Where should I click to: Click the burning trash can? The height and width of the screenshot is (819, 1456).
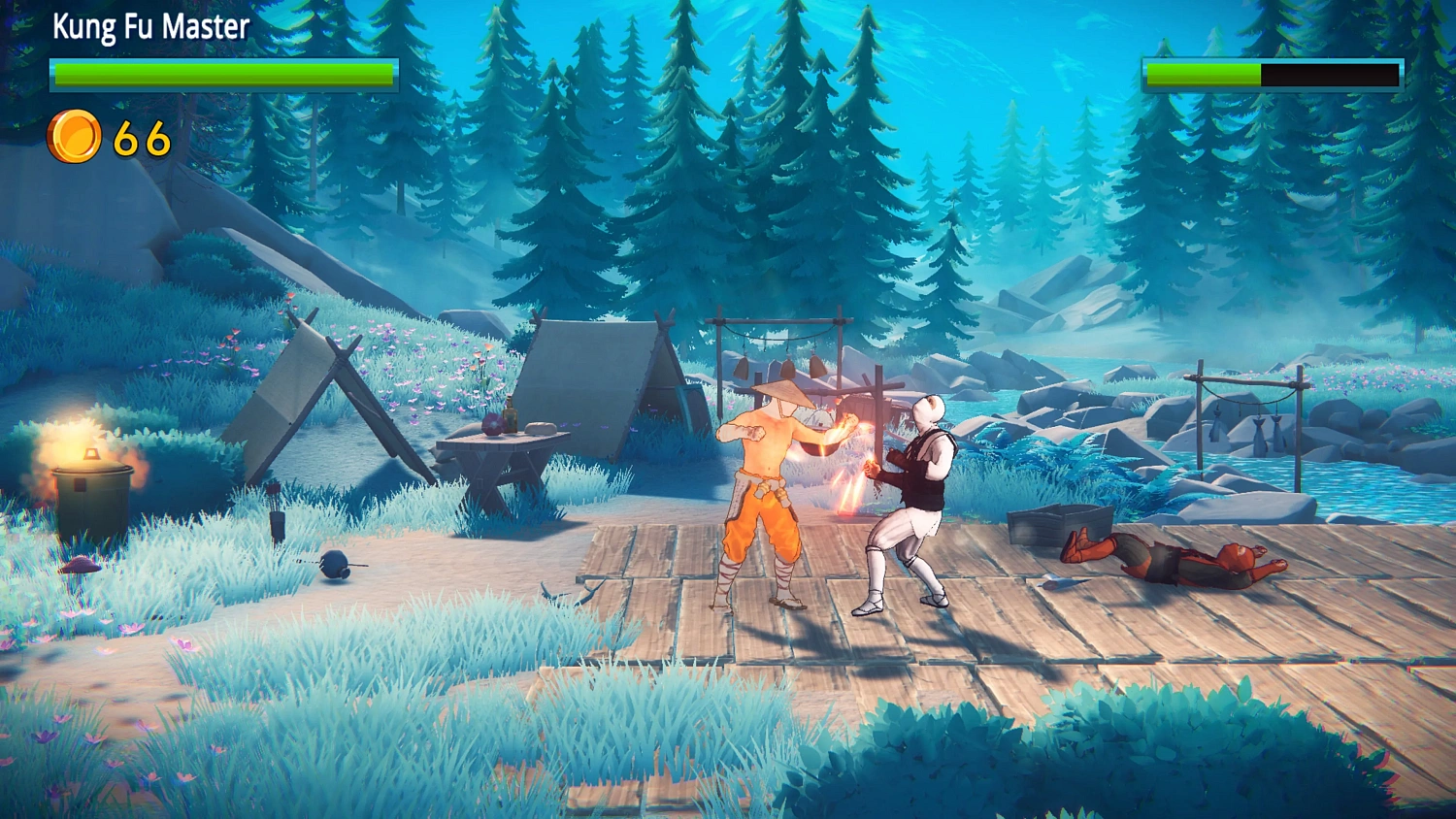point(92,495)
